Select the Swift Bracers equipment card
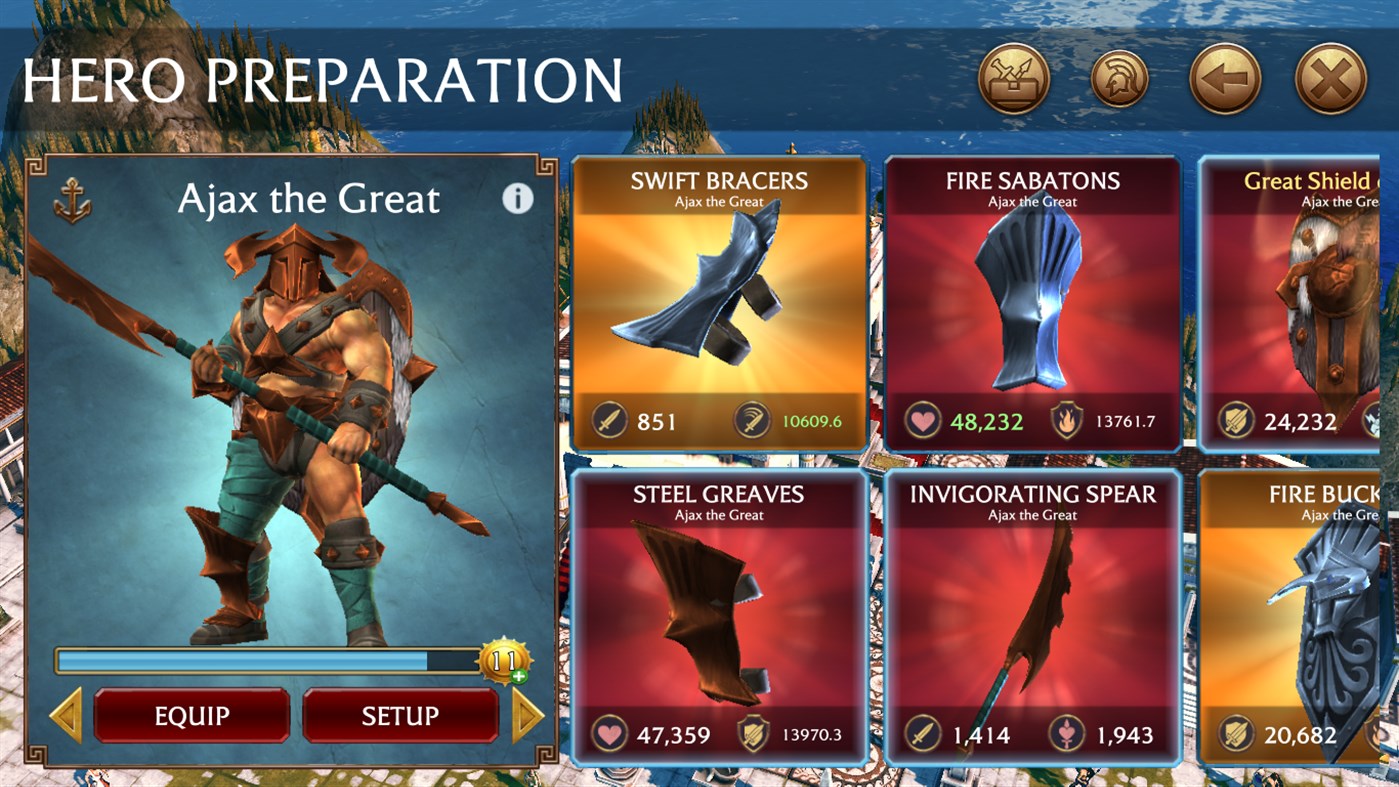The height and width of the screenshot is (787, 1399). [x=715, y=300]
